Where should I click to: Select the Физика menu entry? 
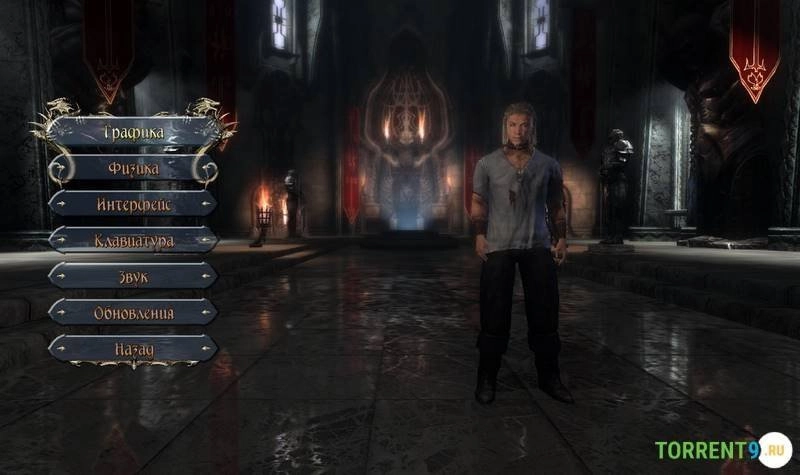pos(133,168)
